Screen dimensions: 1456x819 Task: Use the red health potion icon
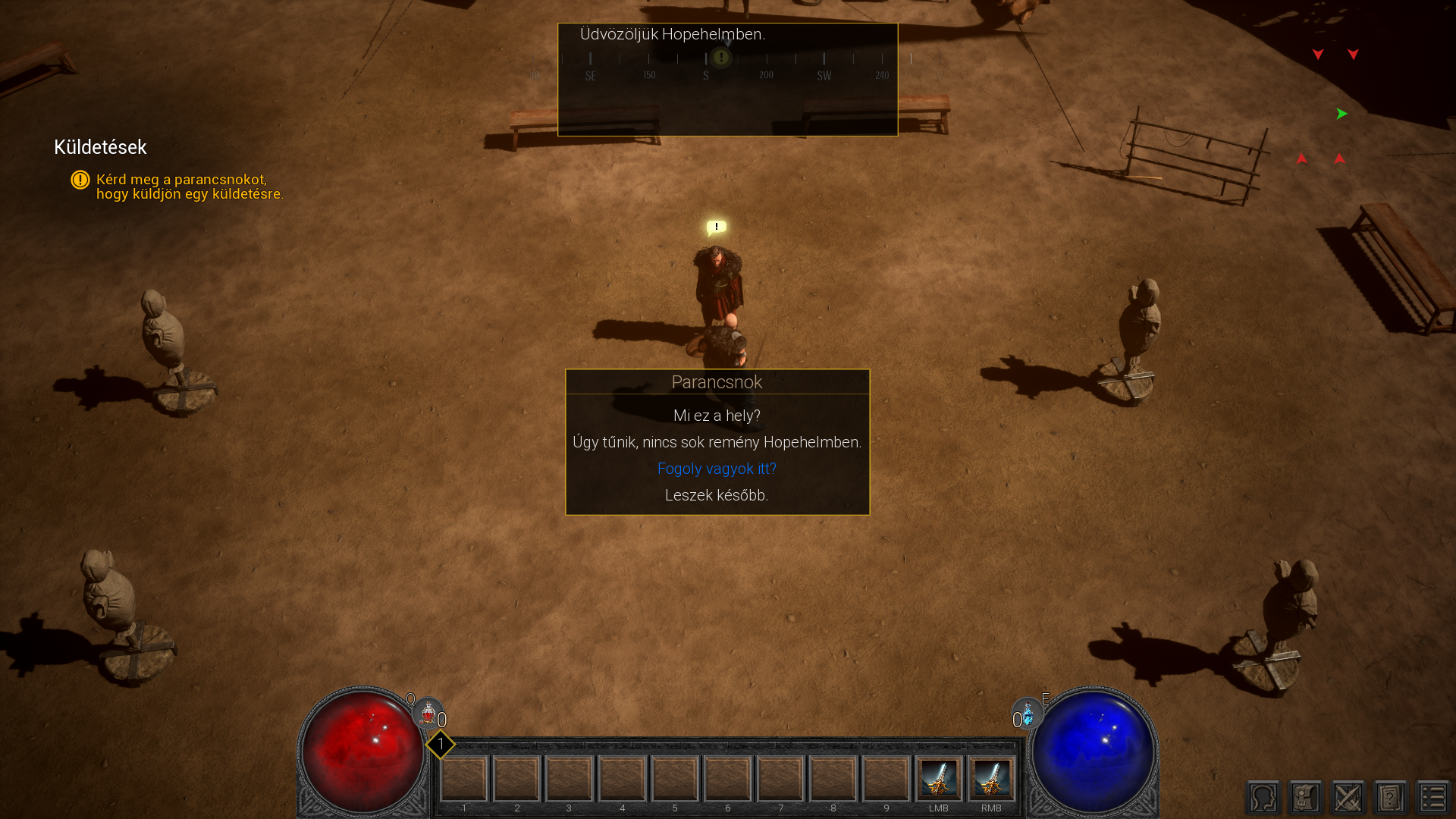(x=428, y=714)
